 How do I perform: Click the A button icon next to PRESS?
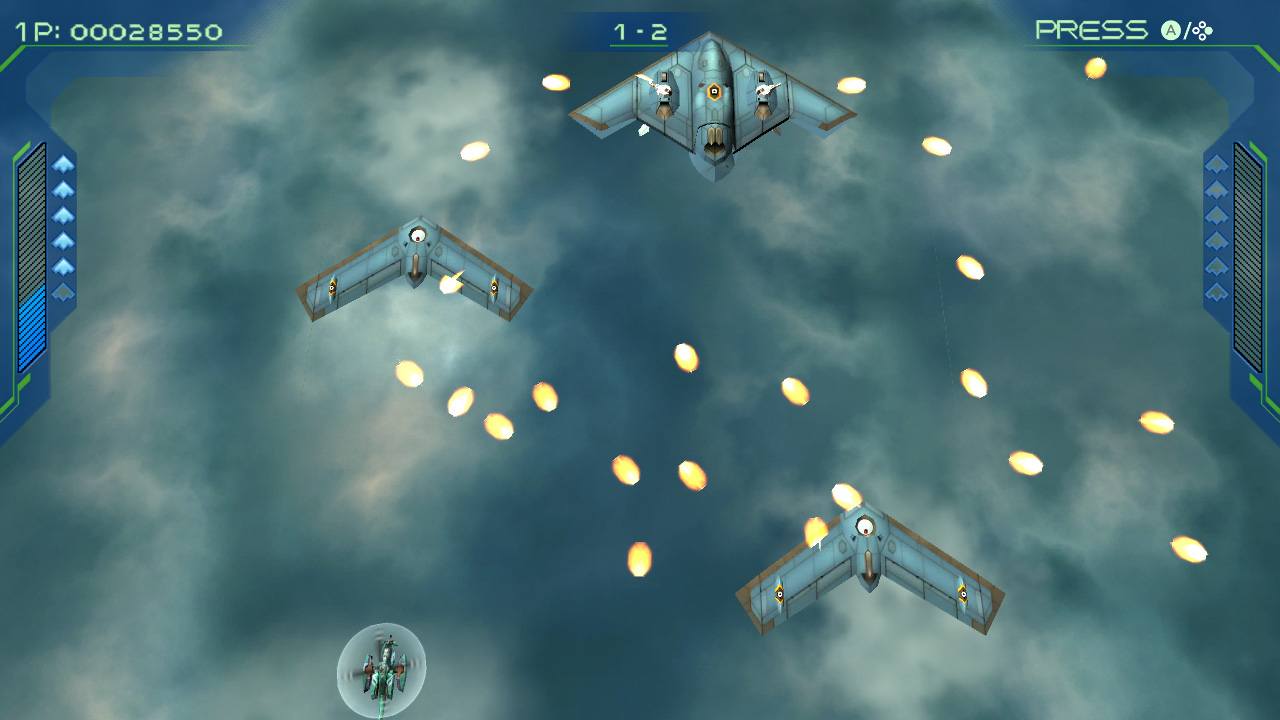(1172, 29)
